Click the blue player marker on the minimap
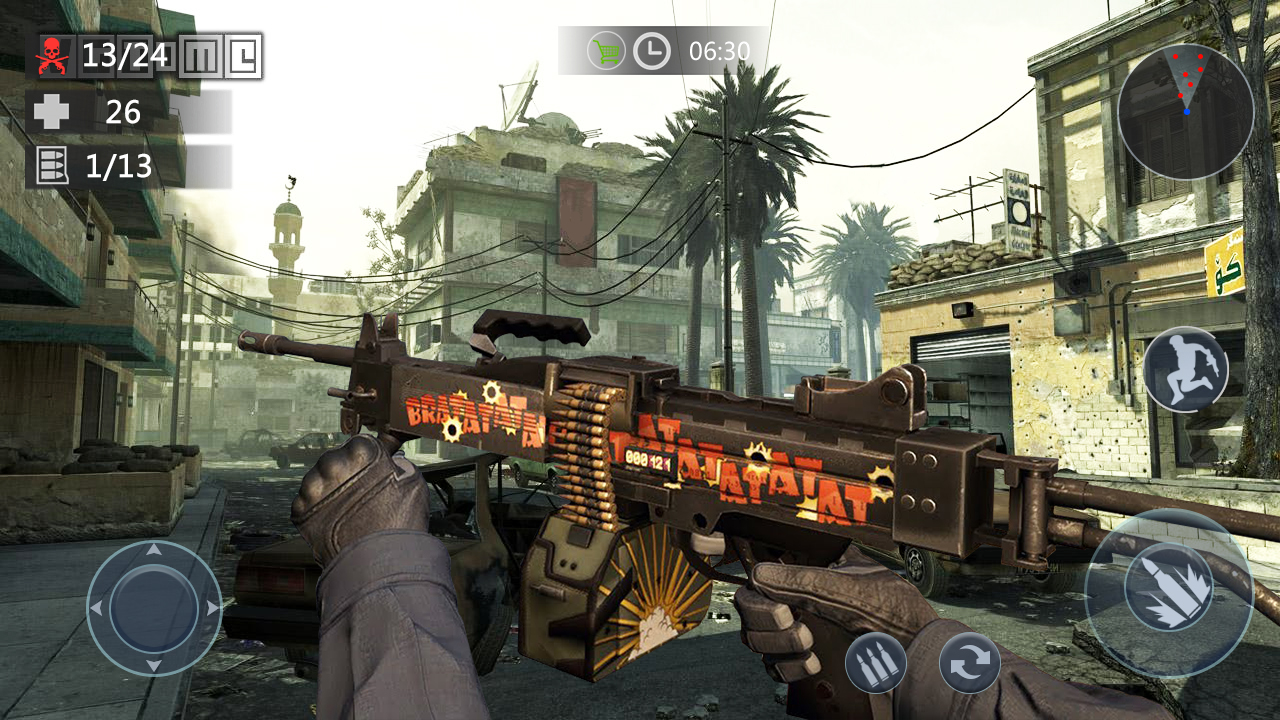1280x720 pixels. tap(1187, 112)
